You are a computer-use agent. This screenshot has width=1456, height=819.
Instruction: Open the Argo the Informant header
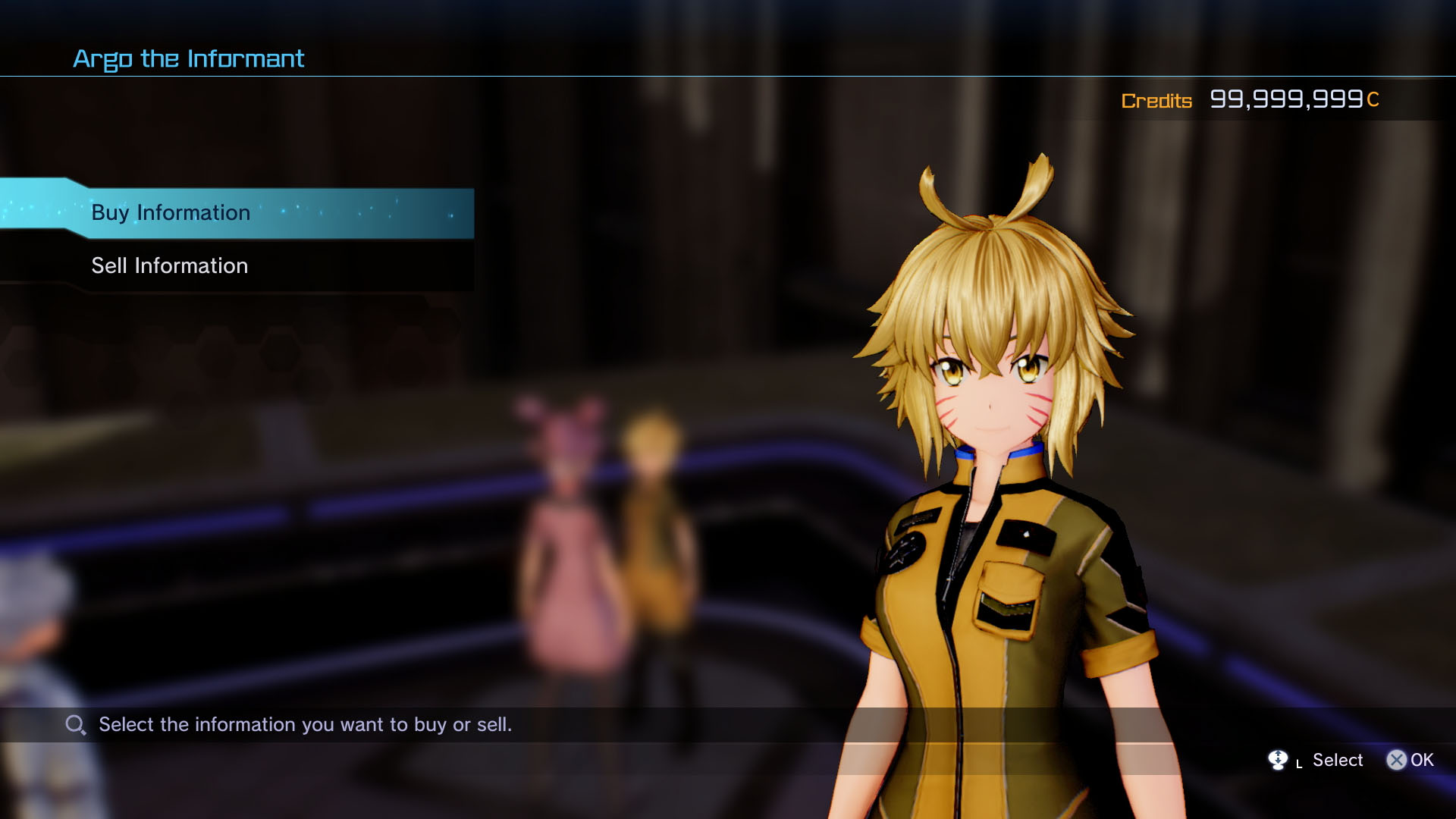[188, 58]
